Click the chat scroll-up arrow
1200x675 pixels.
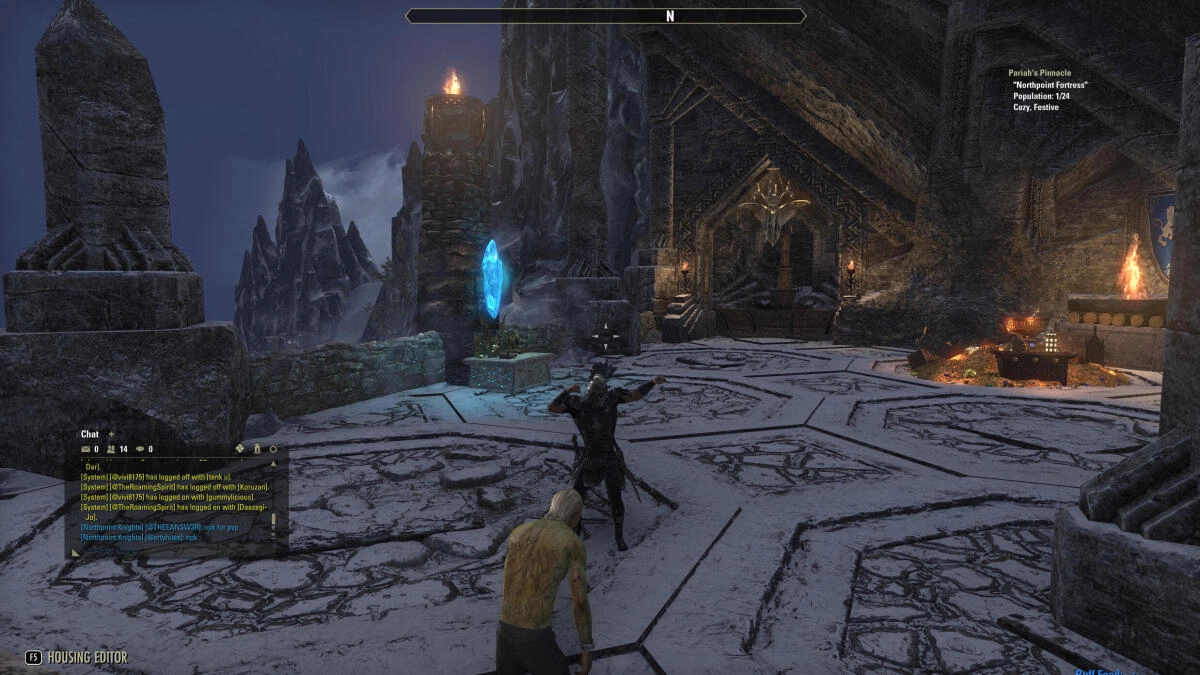coord(273,464)
